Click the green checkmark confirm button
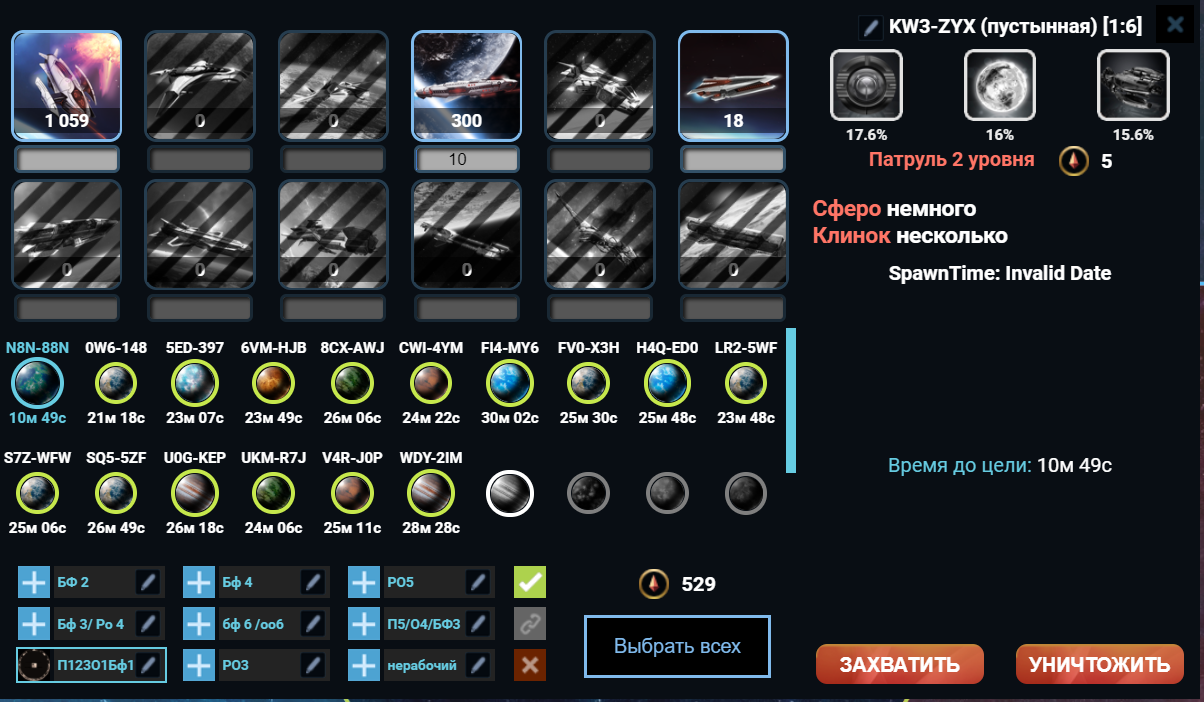This screenshot has width=1204, height=702. pyautogui.click(x=530, y=582)
